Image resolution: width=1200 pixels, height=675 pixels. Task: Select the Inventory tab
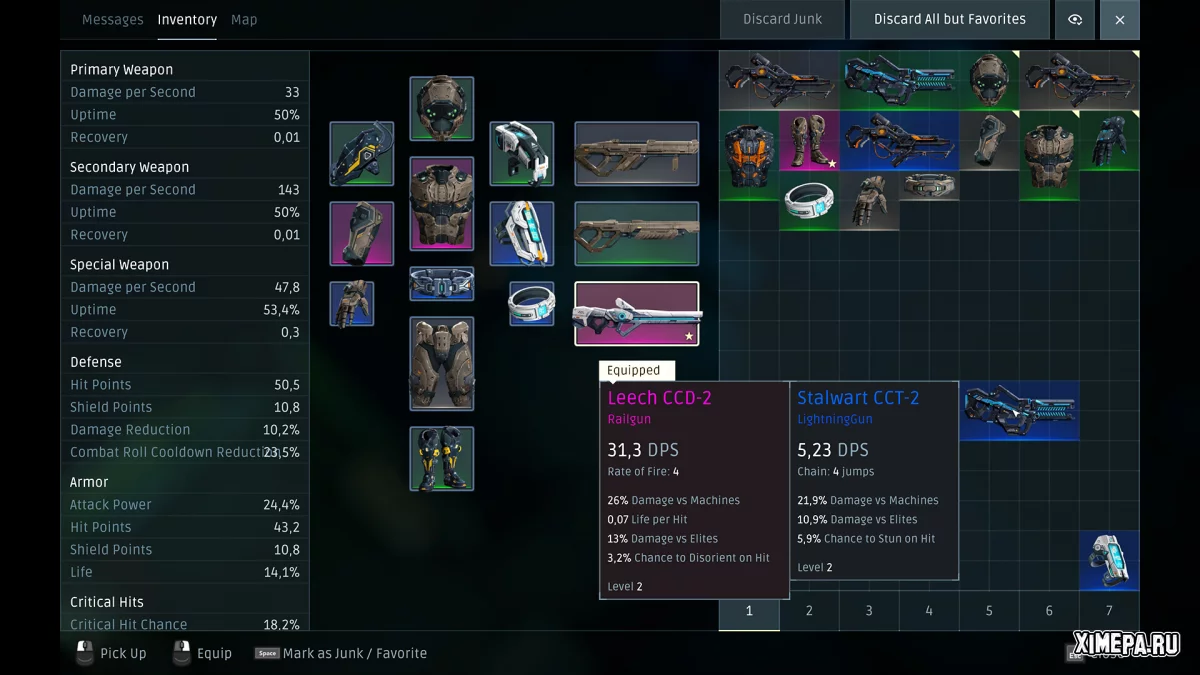click(x=187, y=20)
